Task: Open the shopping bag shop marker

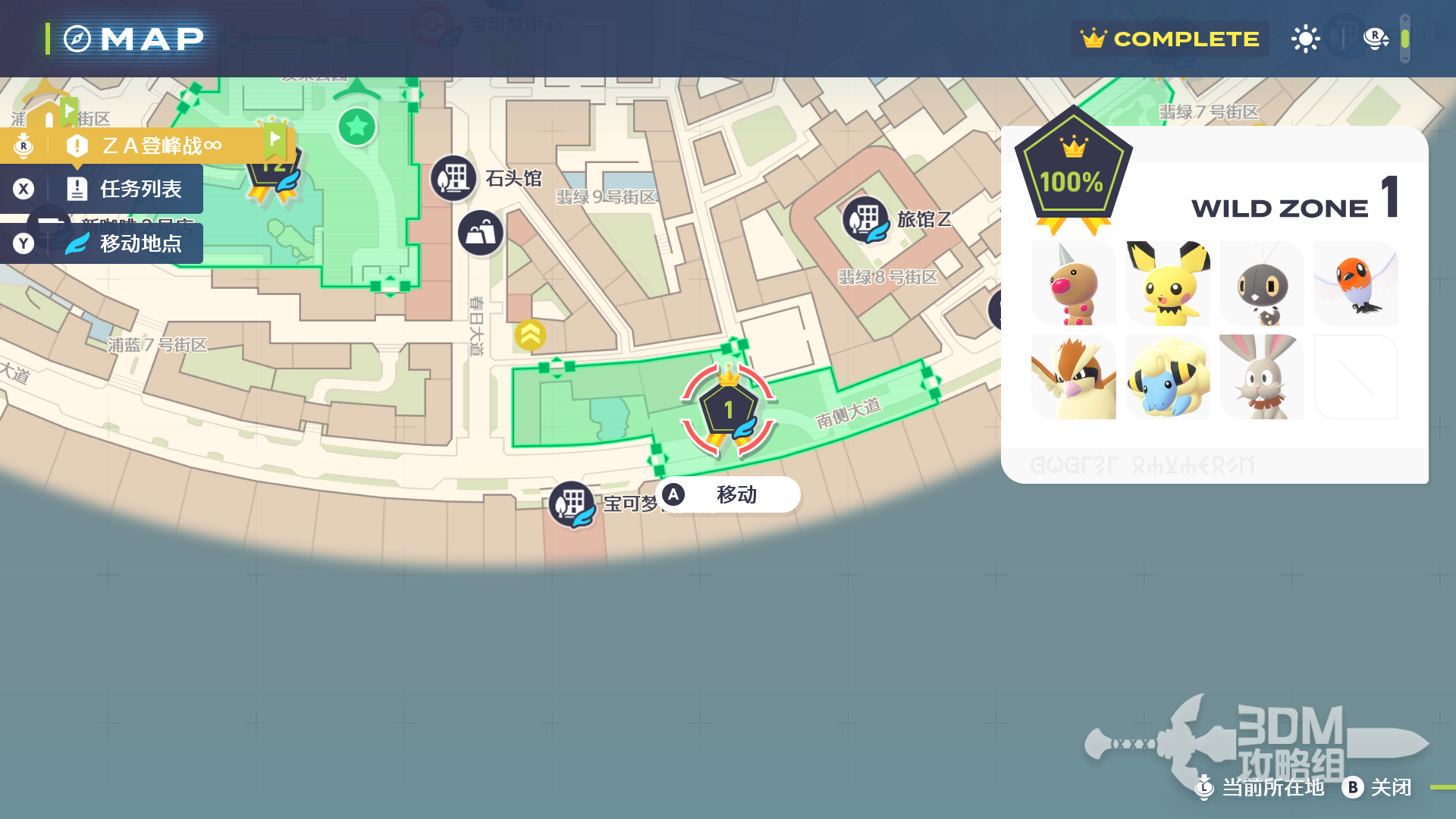Action: tap(480, 233)
